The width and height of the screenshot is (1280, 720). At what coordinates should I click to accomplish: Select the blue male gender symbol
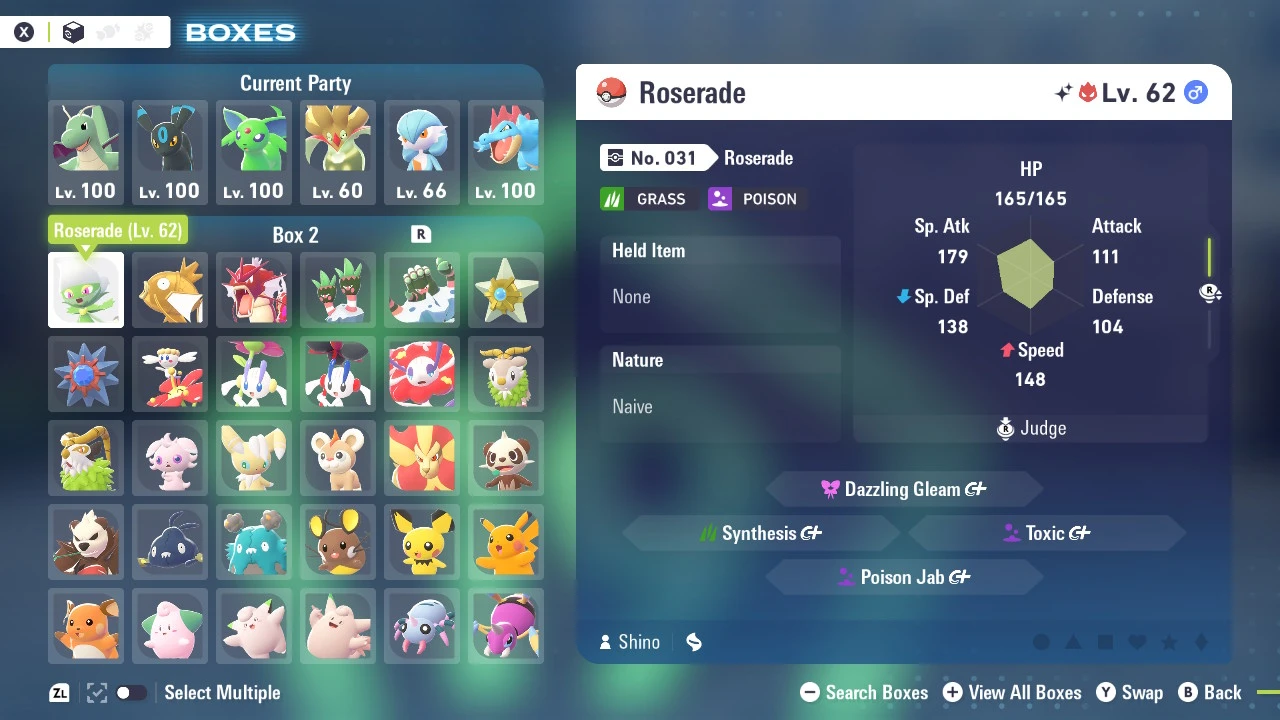coord(1196,91)
